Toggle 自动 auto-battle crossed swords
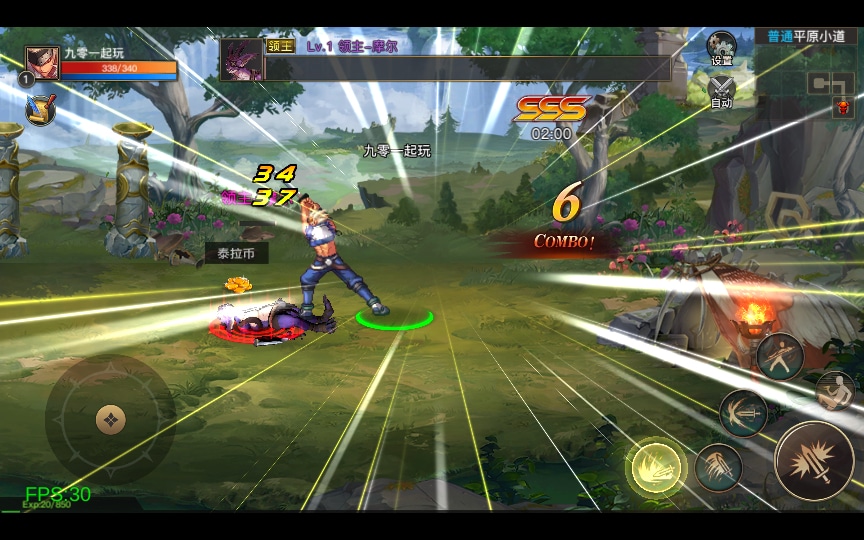This screenshot has width=864, height=540. point(721,91)
